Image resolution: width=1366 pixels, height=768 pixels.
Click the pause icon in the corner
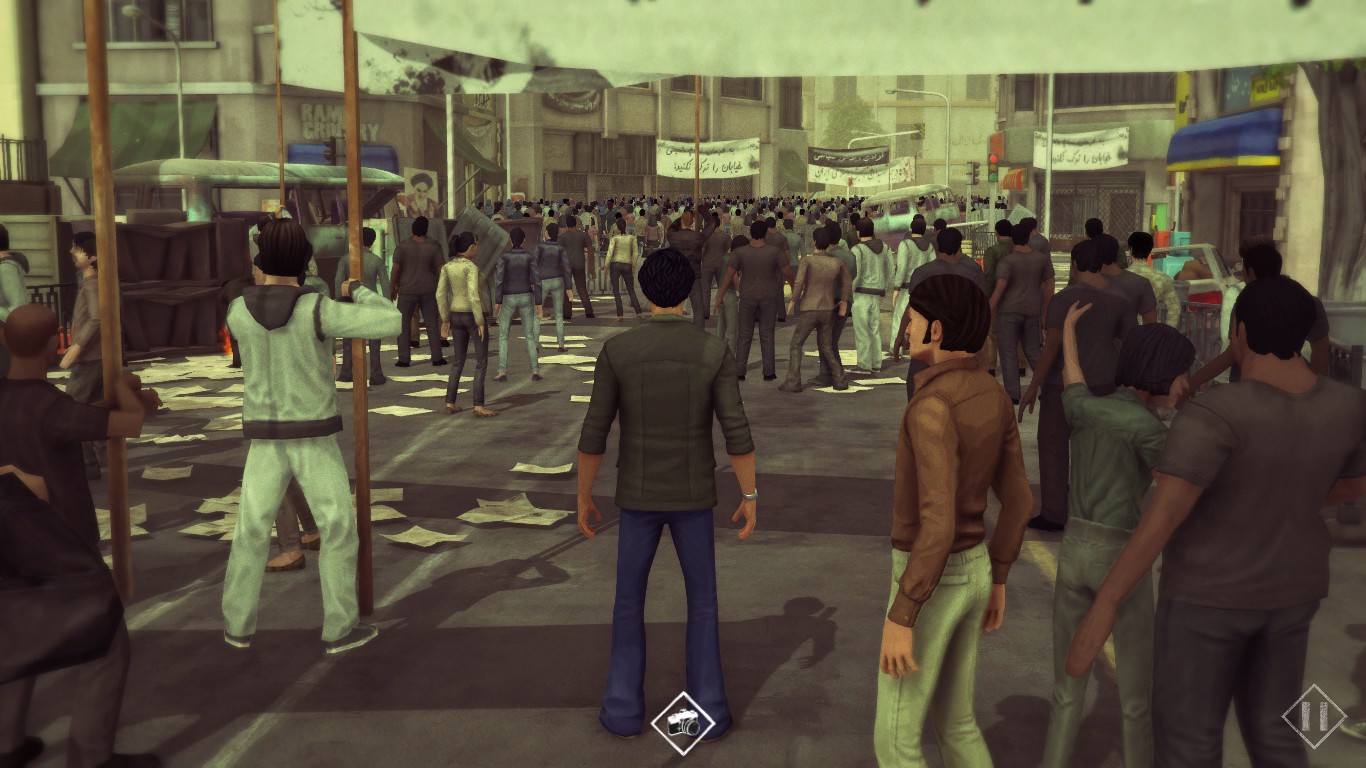1313,717
